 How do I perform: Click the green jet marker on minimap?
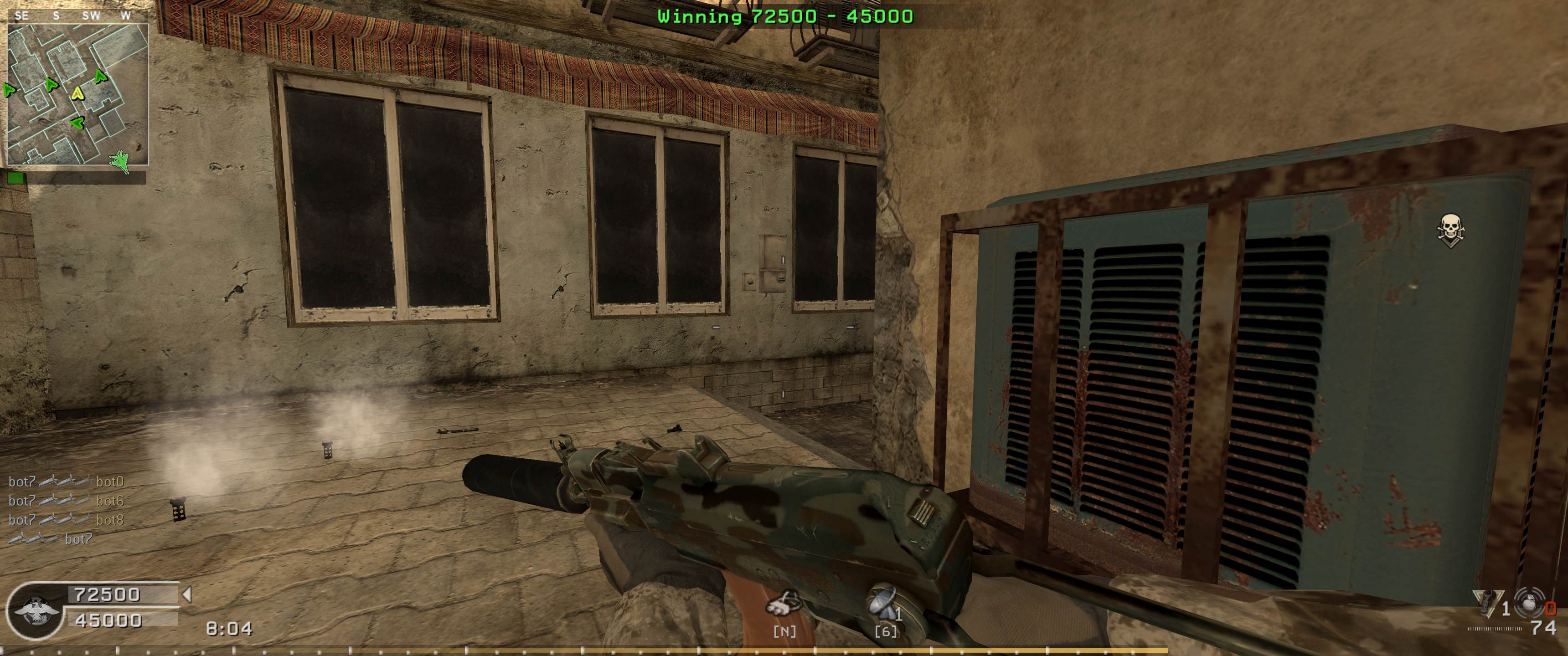coord(120,161)
